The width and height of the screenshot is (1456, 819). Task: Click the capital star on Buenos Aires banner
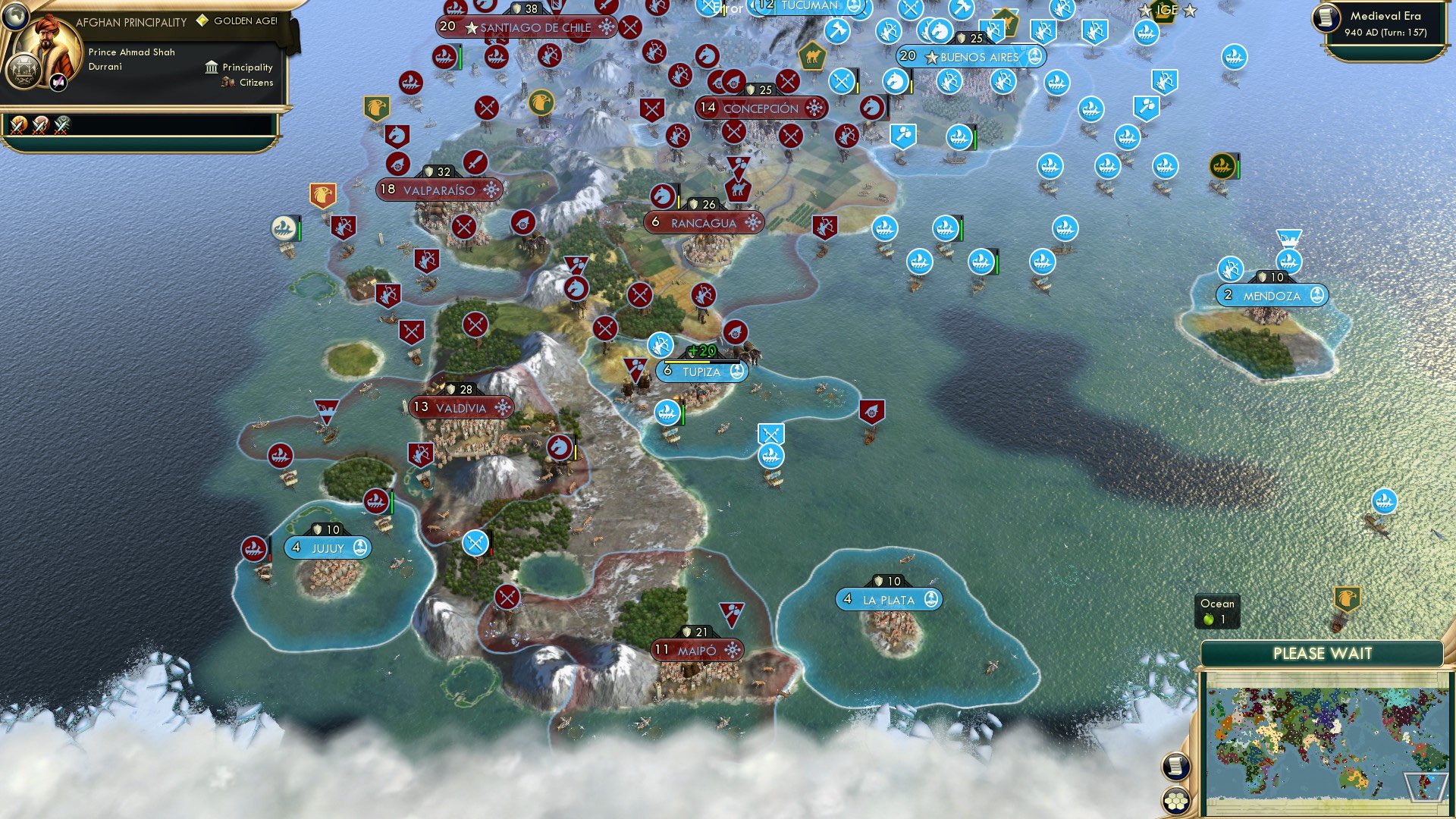coord(930,55)
